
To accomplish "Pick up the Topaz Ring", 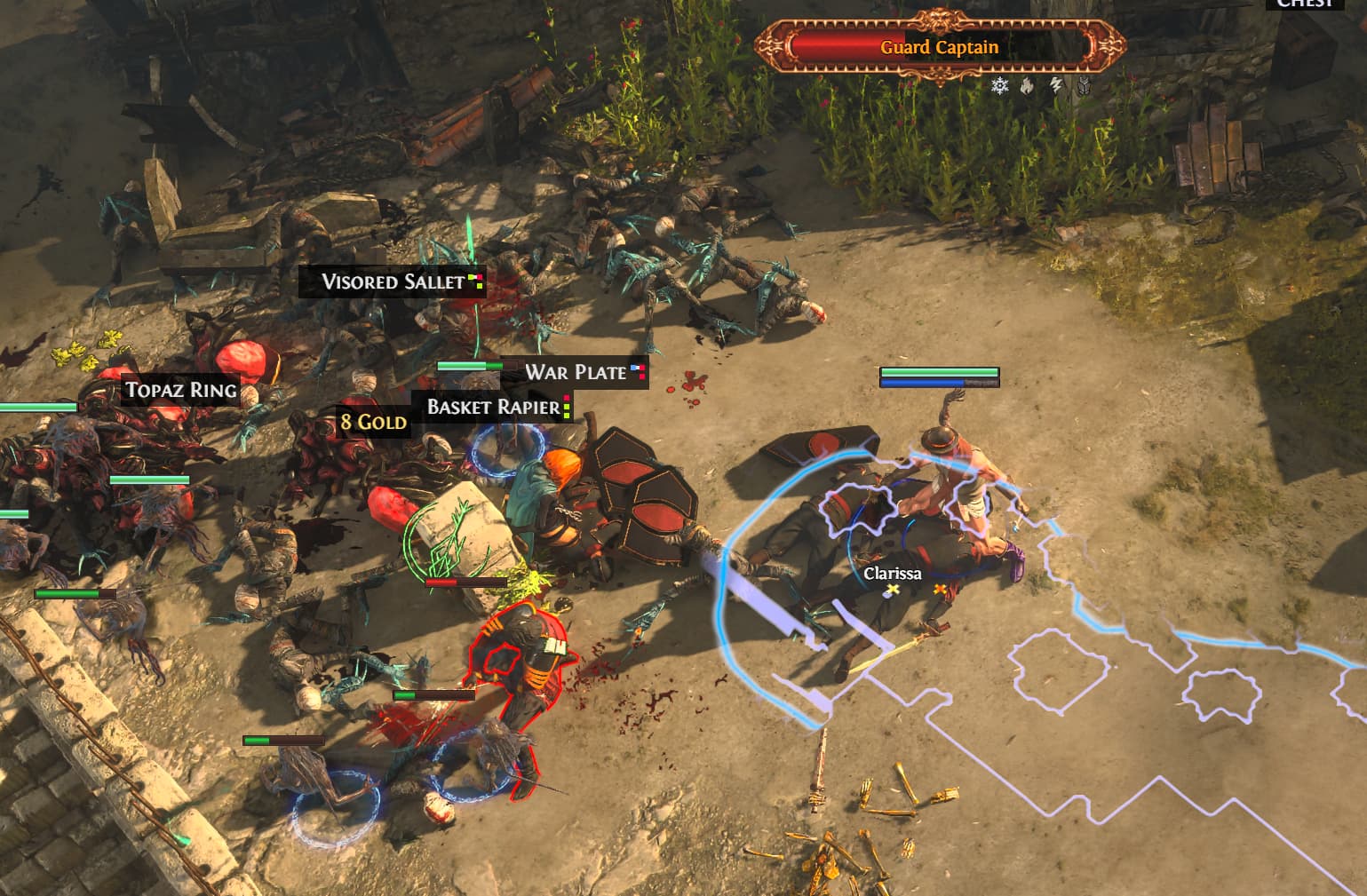I will tap(180, 389).
